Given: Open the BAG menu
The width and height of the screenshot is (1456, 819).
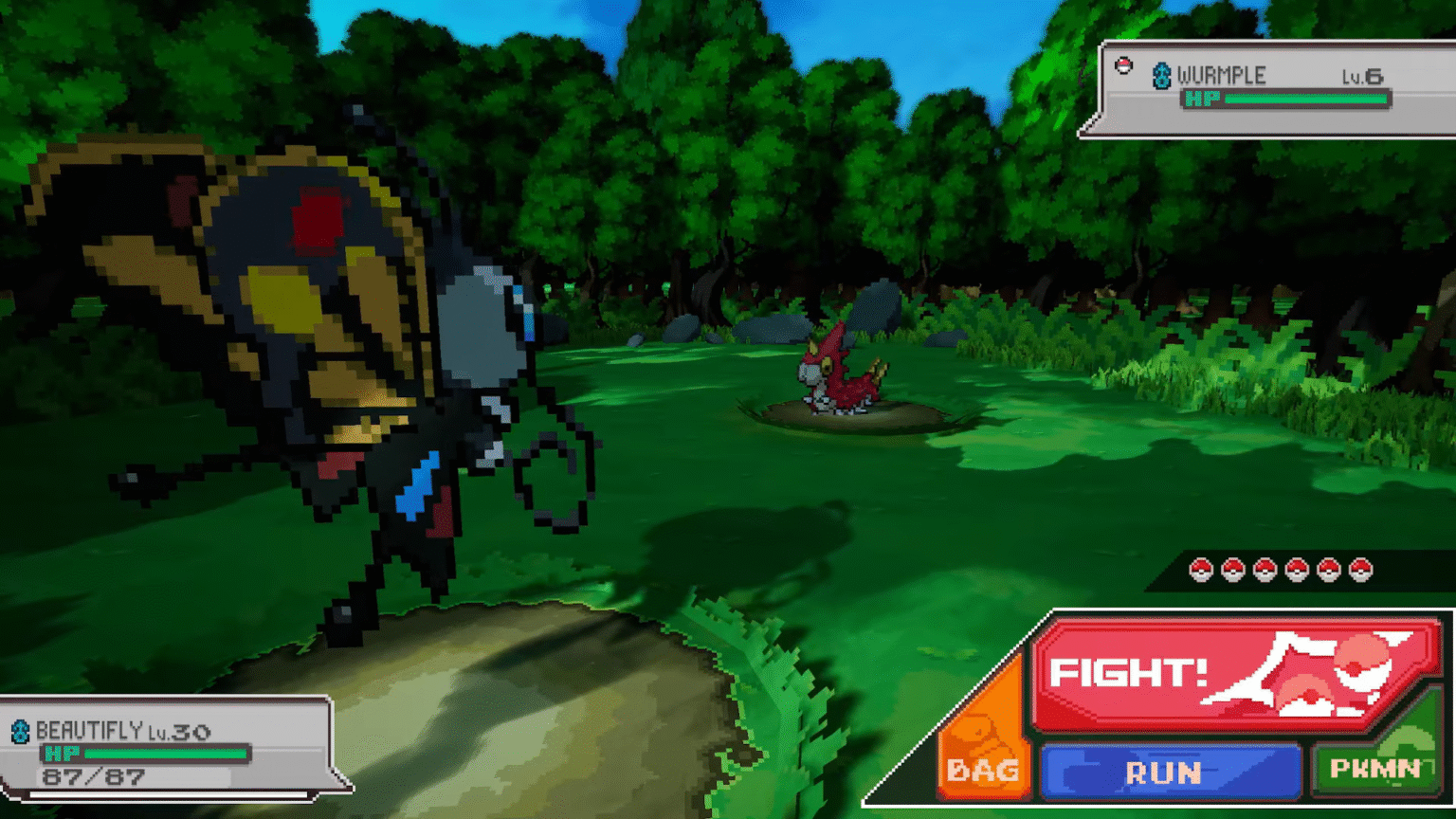Looking at the screenshot, I should click(981, 770).
